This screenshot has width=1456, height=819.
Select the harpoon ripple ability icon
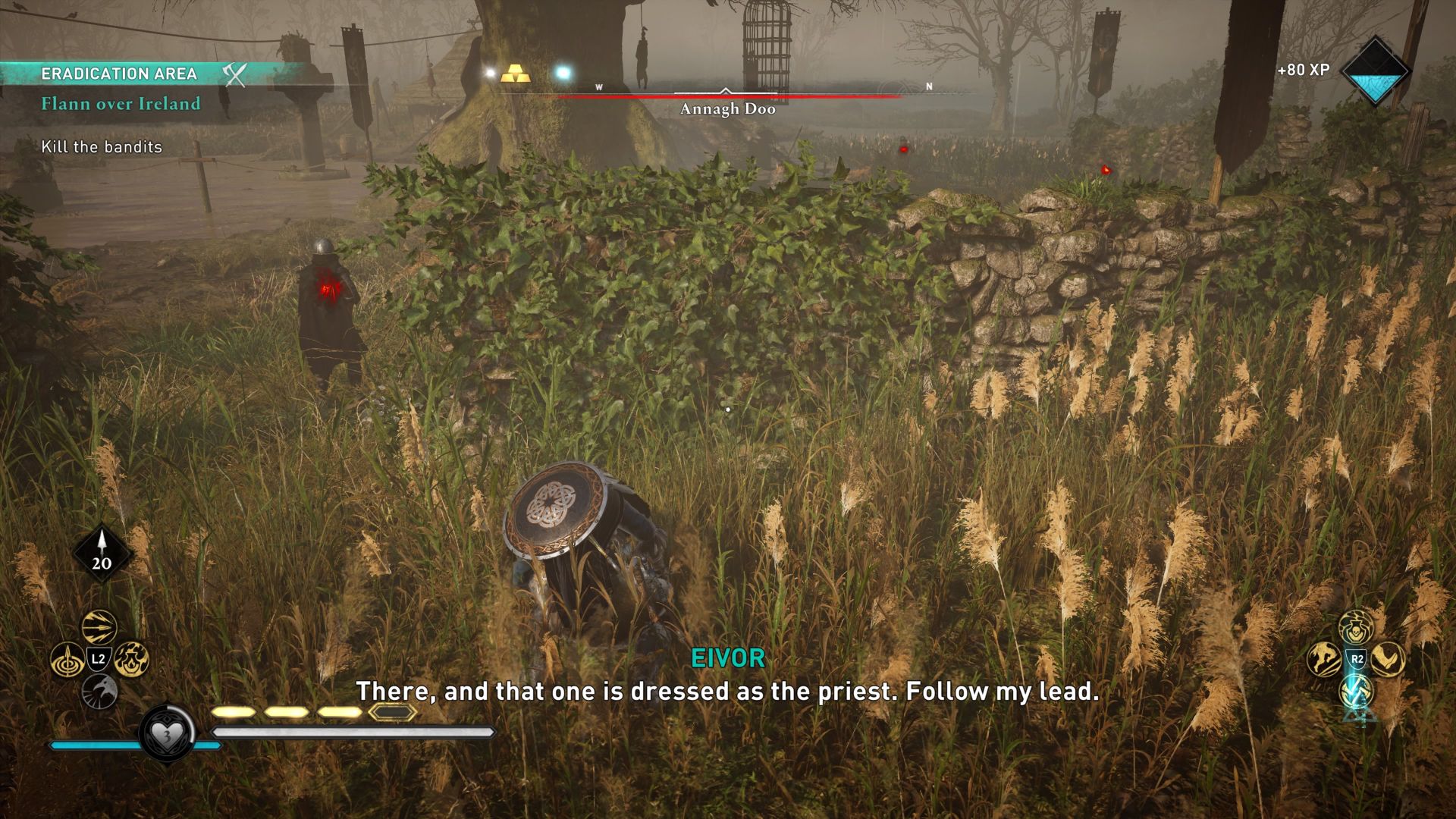tap(67, 657)
